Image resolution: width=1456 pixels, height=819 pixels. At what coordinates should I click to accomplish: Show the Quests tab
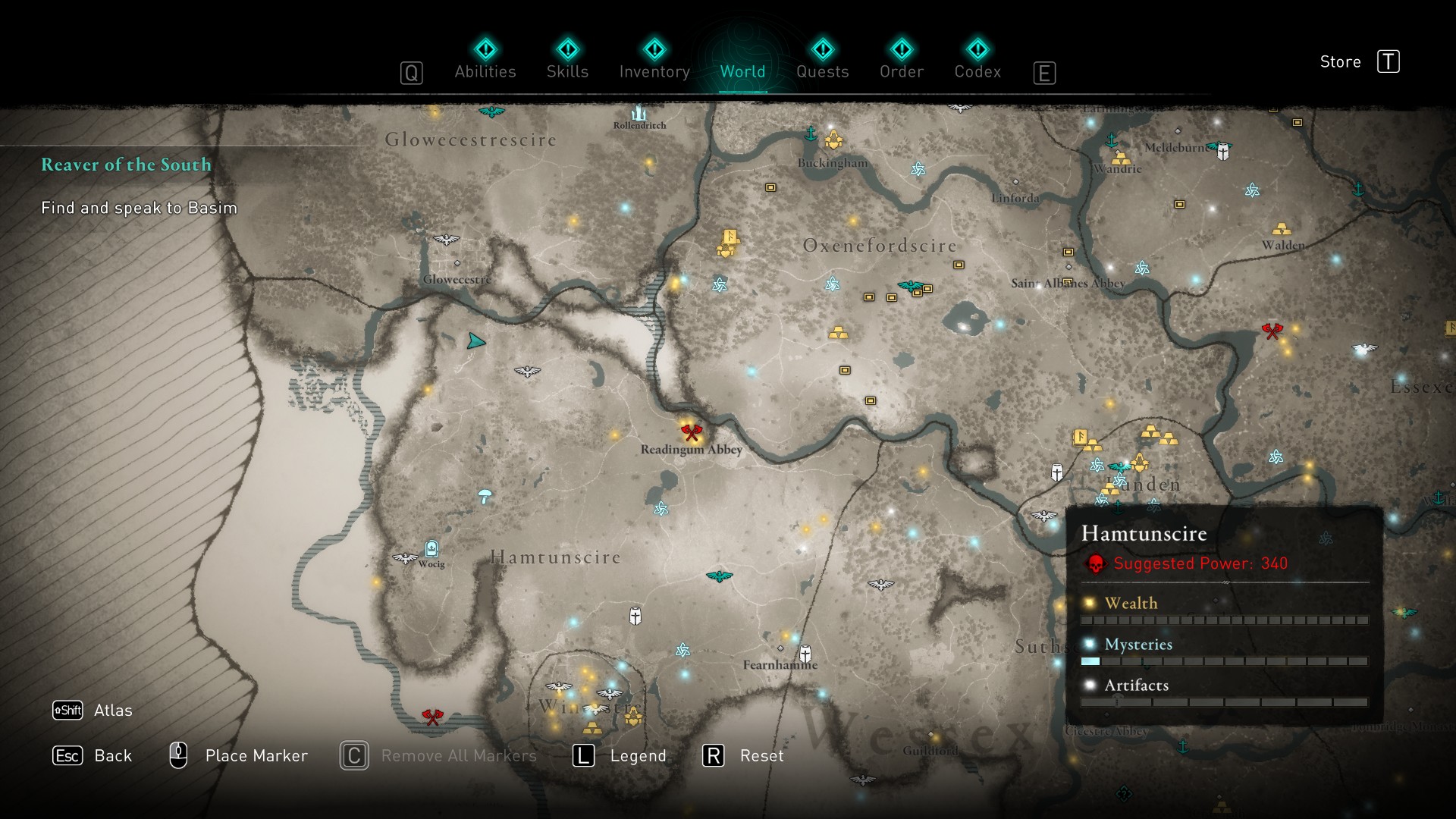822,61
